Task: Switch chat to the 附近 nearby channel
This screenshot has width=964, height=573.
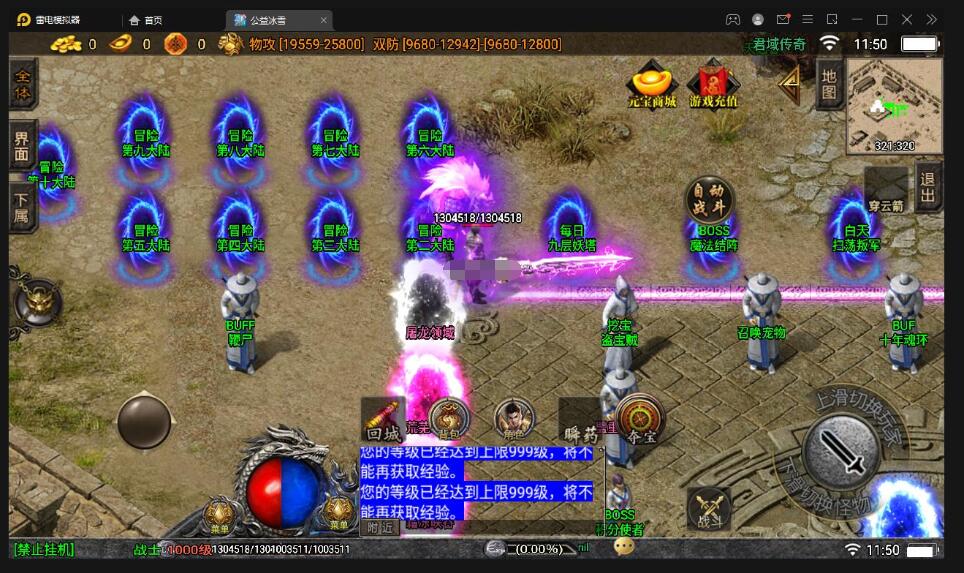Action: pyautogui.click(x=380, y=527)
